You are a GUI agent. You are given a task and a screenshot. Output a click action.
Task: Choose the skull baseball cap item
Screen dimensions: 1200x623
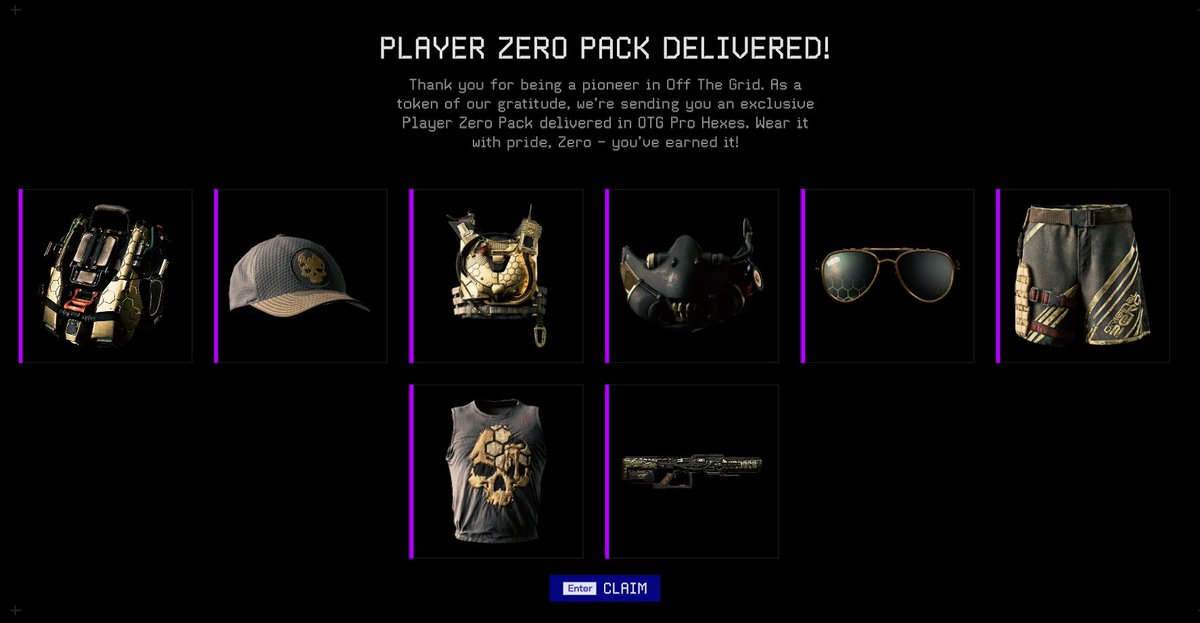pyautogui.click(x=301, y=276)
